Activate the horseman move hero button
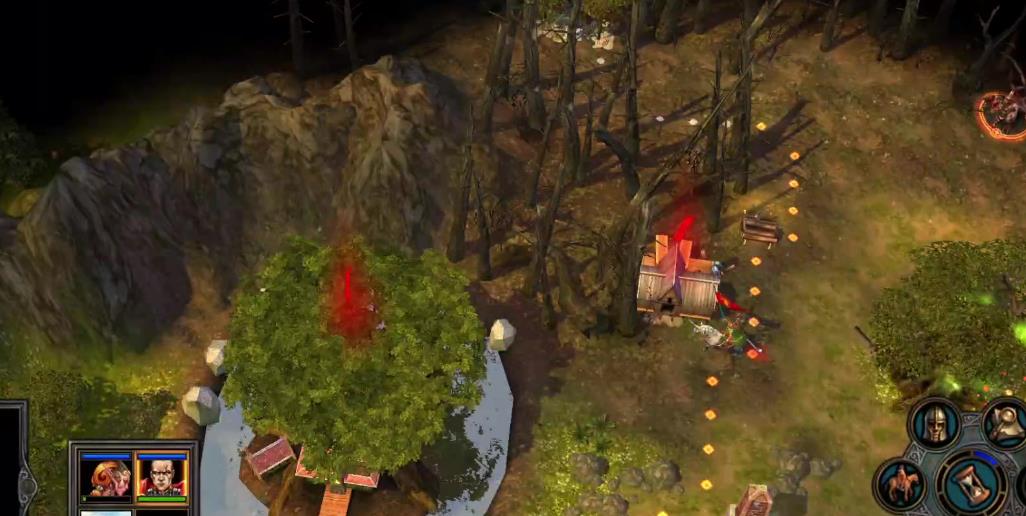The width and height of the screenshot is (1026, 516). pos(898,484)
